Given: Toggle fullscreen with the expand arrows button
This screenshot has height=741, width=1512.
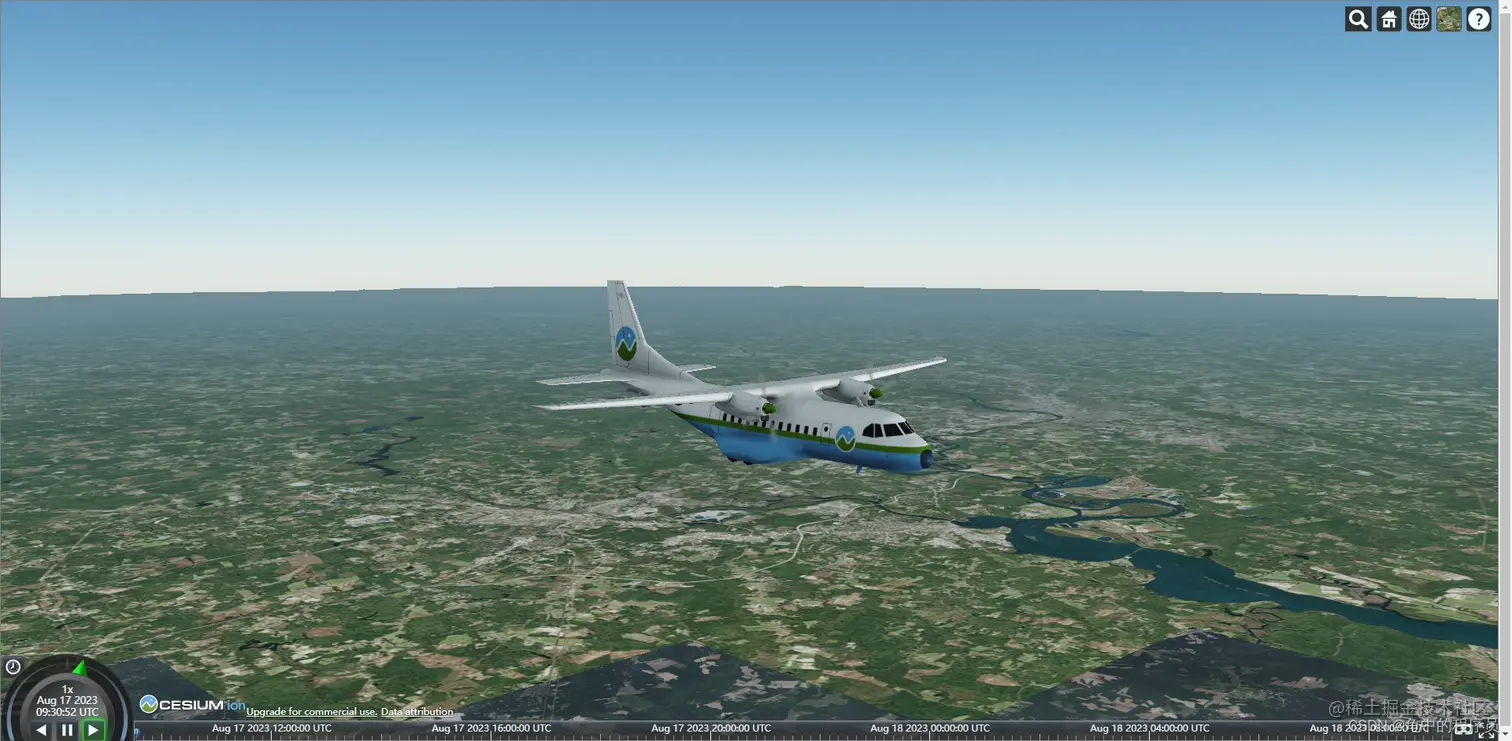Looking at the screenshot, I should click(x=1487, y=731).
